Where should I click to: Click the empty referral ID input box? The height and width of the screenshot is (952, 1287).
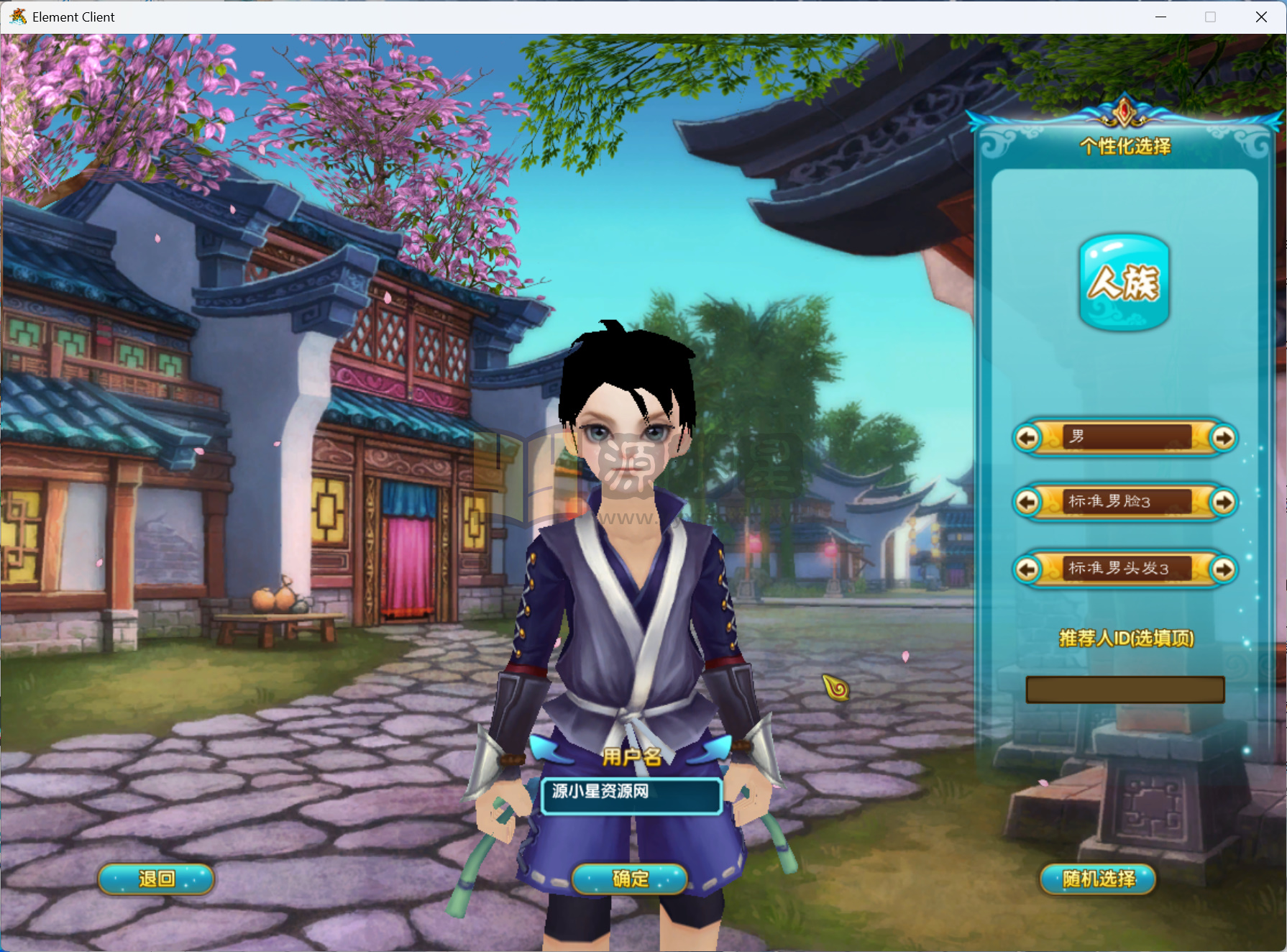click(1125, 689)
